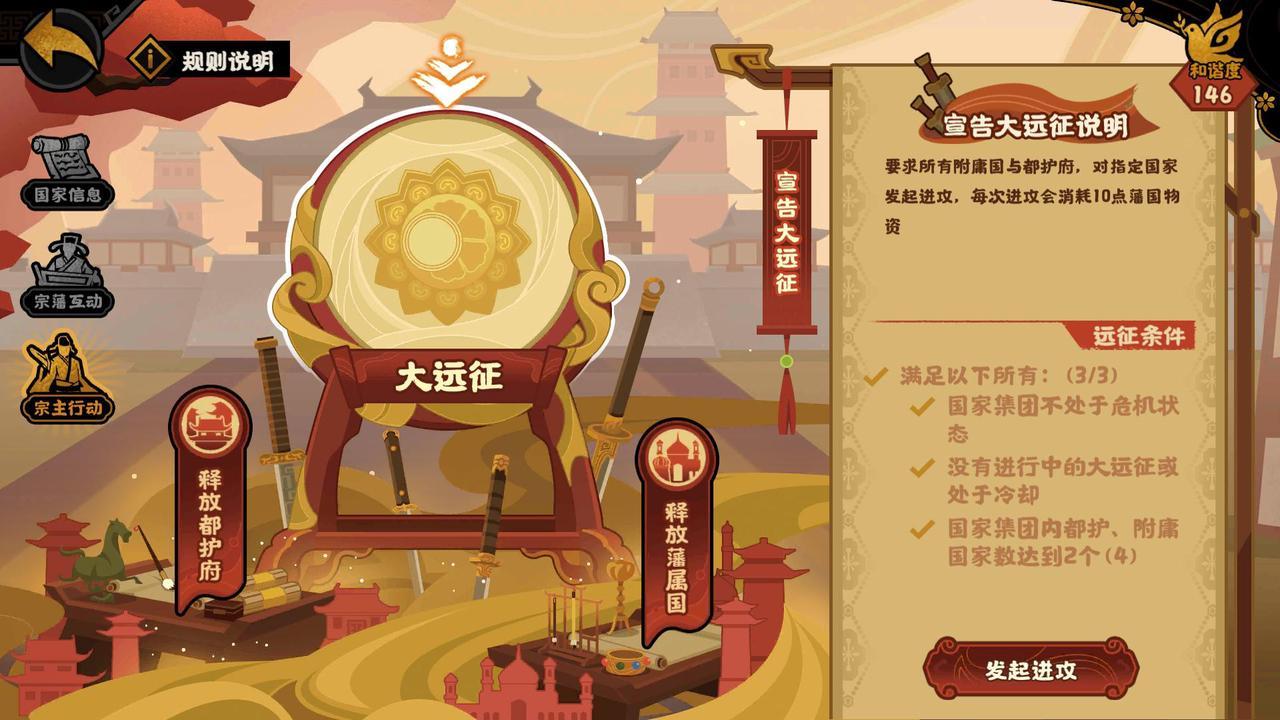The height and width of the screenshot is (720, 1280).
Task: Select the golden phoenix icon above 和谐度
Action: pyautogui.click(x=1207, y=40)
